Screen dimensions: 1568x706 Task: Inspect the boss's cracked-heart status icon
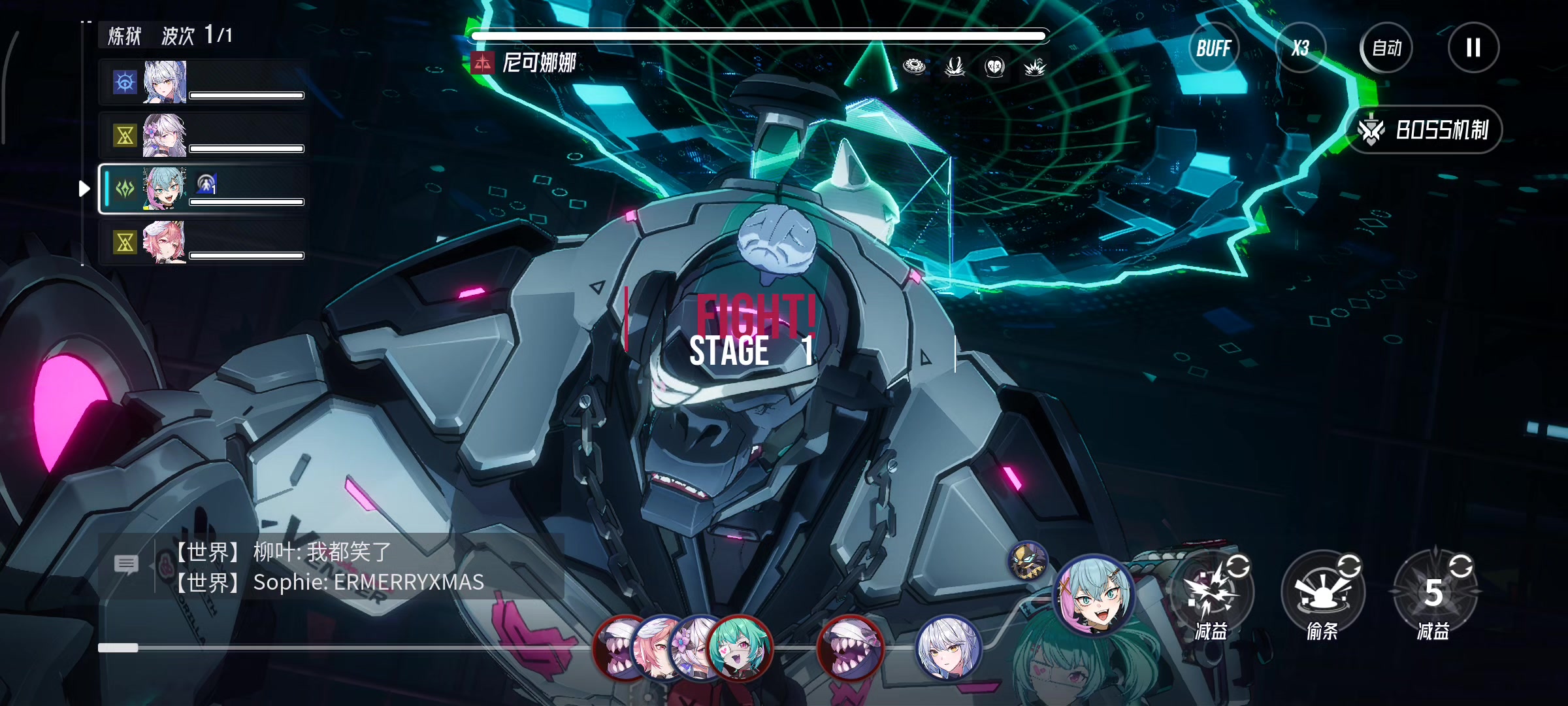click(994, 66)
